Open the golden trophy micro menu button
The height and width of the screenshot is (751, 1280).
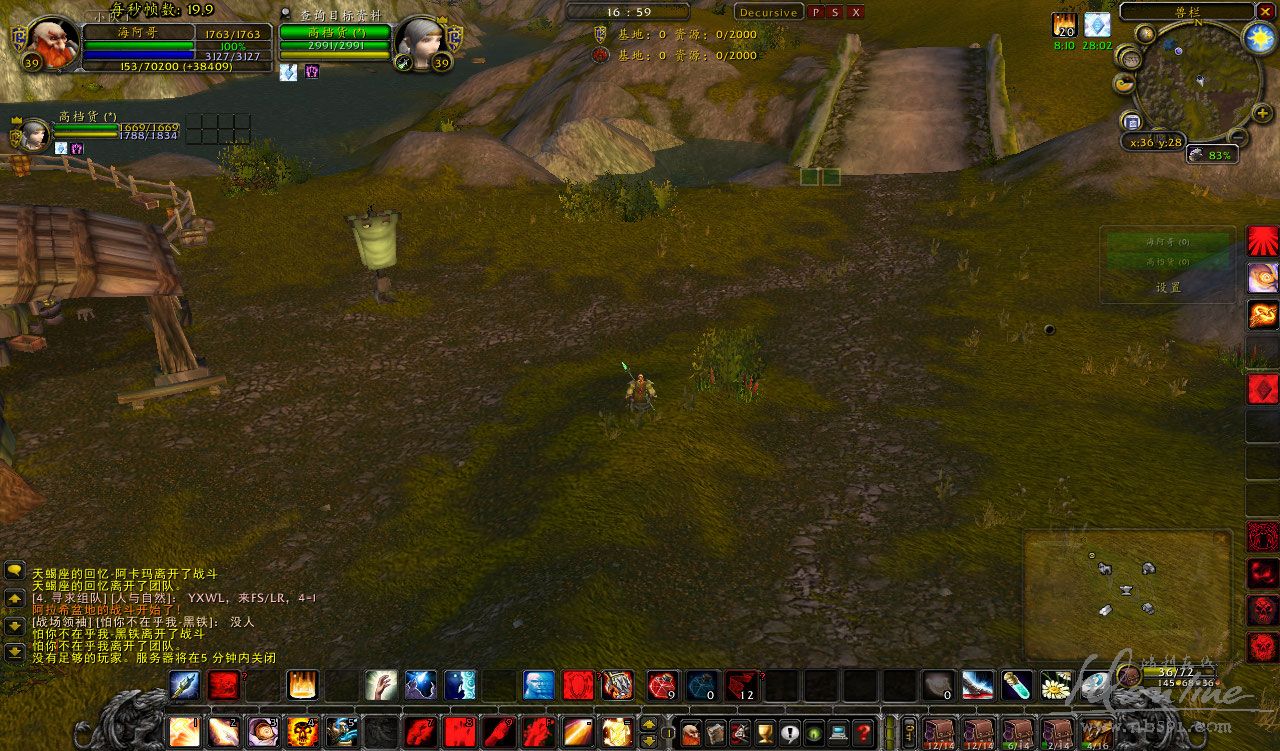click(765, 733)
